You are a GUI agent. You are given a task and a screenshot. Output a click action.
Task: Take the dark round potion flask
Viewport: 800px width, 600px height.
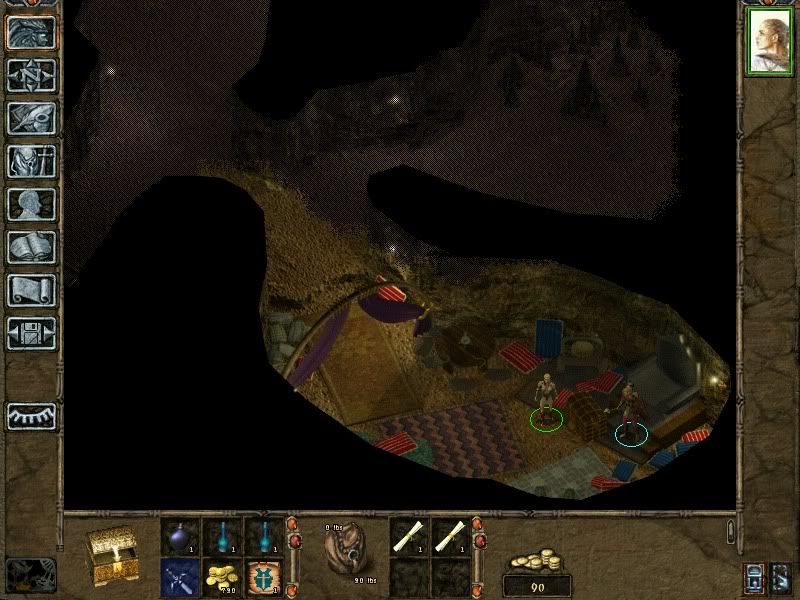(x=179, y=537)
